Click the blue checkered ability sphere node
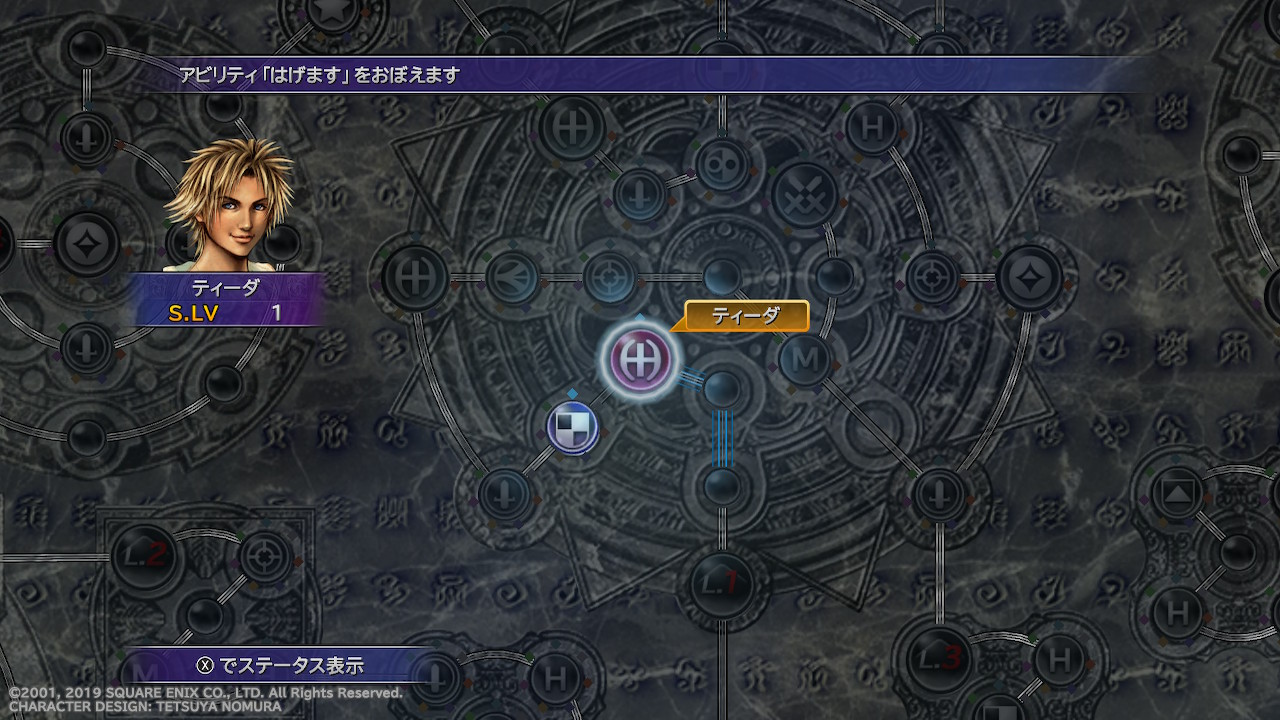Screen dimensions: 1280x720 573,425
